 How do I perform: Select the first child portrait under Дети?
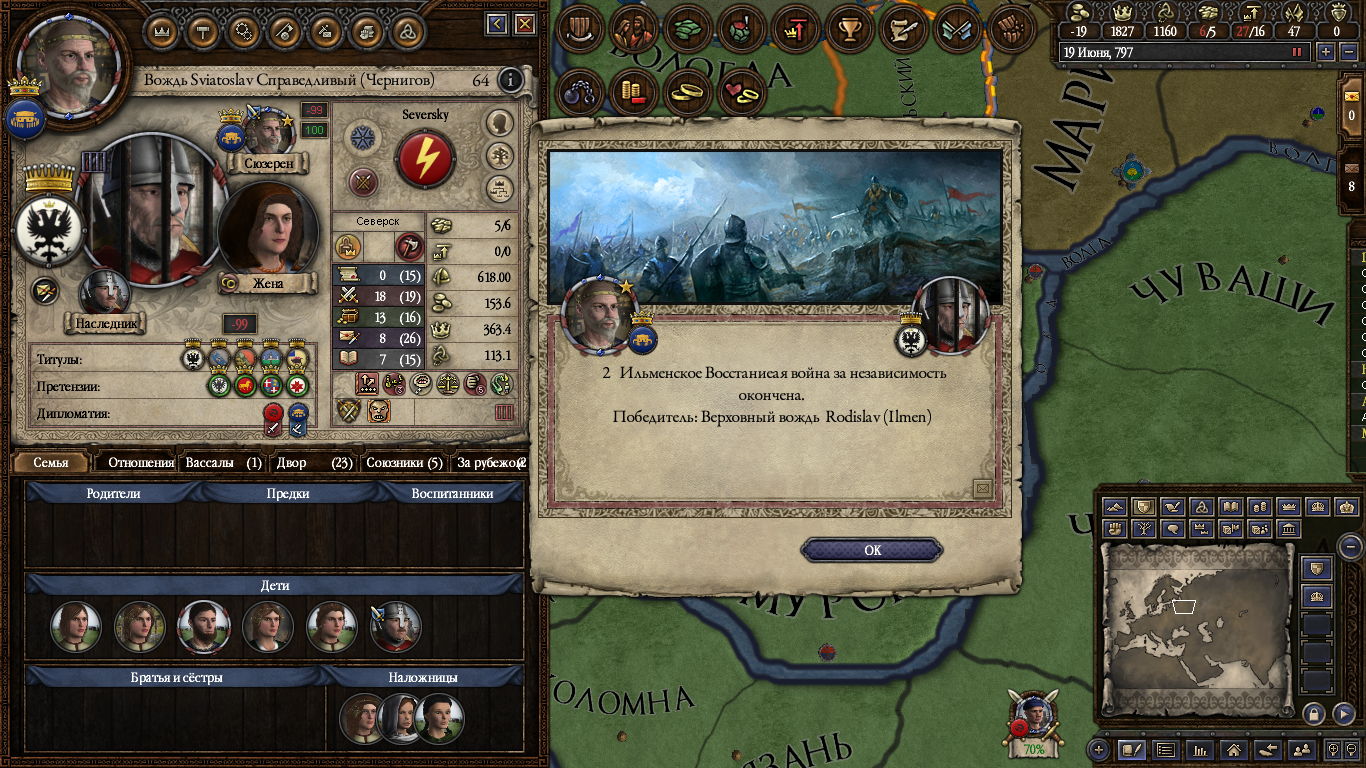76,628
